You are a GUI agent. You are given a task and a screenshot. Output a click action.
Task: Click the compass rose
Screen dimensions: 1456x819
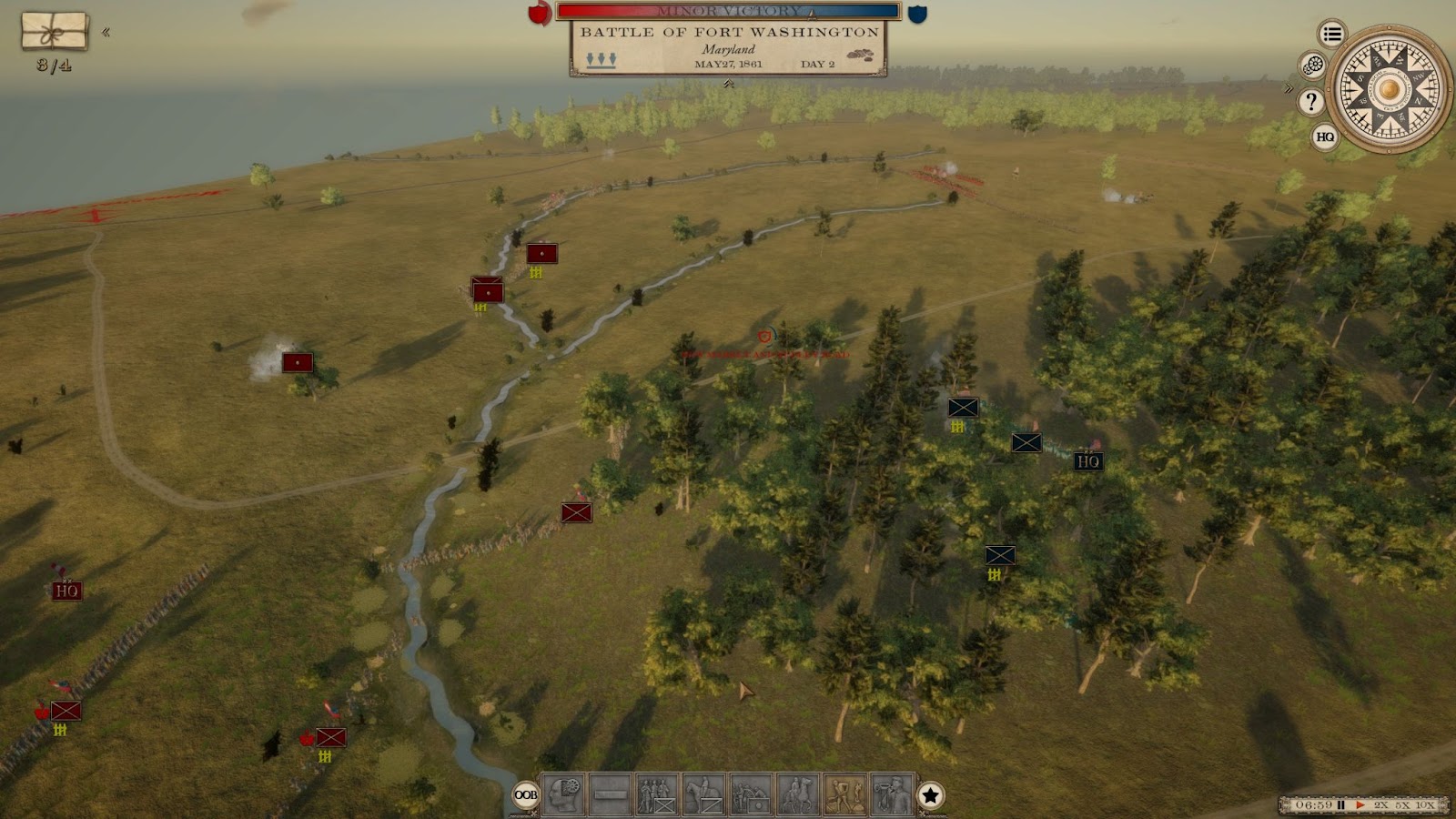1388,89
